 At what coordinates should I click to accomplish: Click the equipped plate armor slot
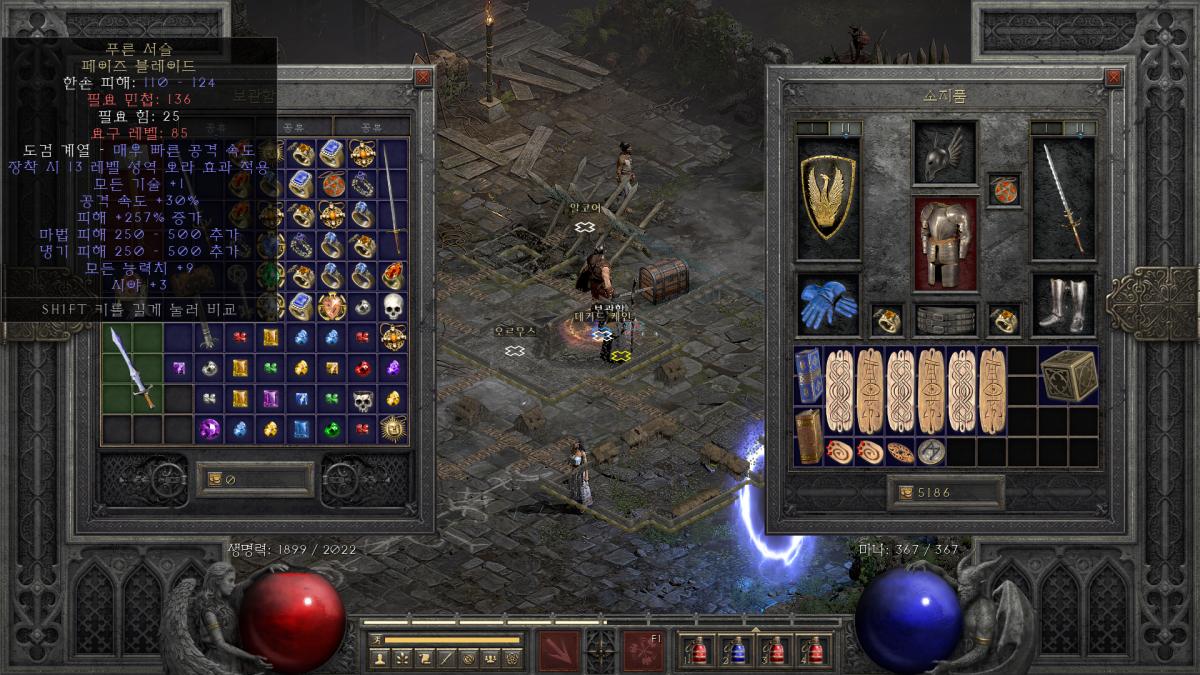[944, 244]
